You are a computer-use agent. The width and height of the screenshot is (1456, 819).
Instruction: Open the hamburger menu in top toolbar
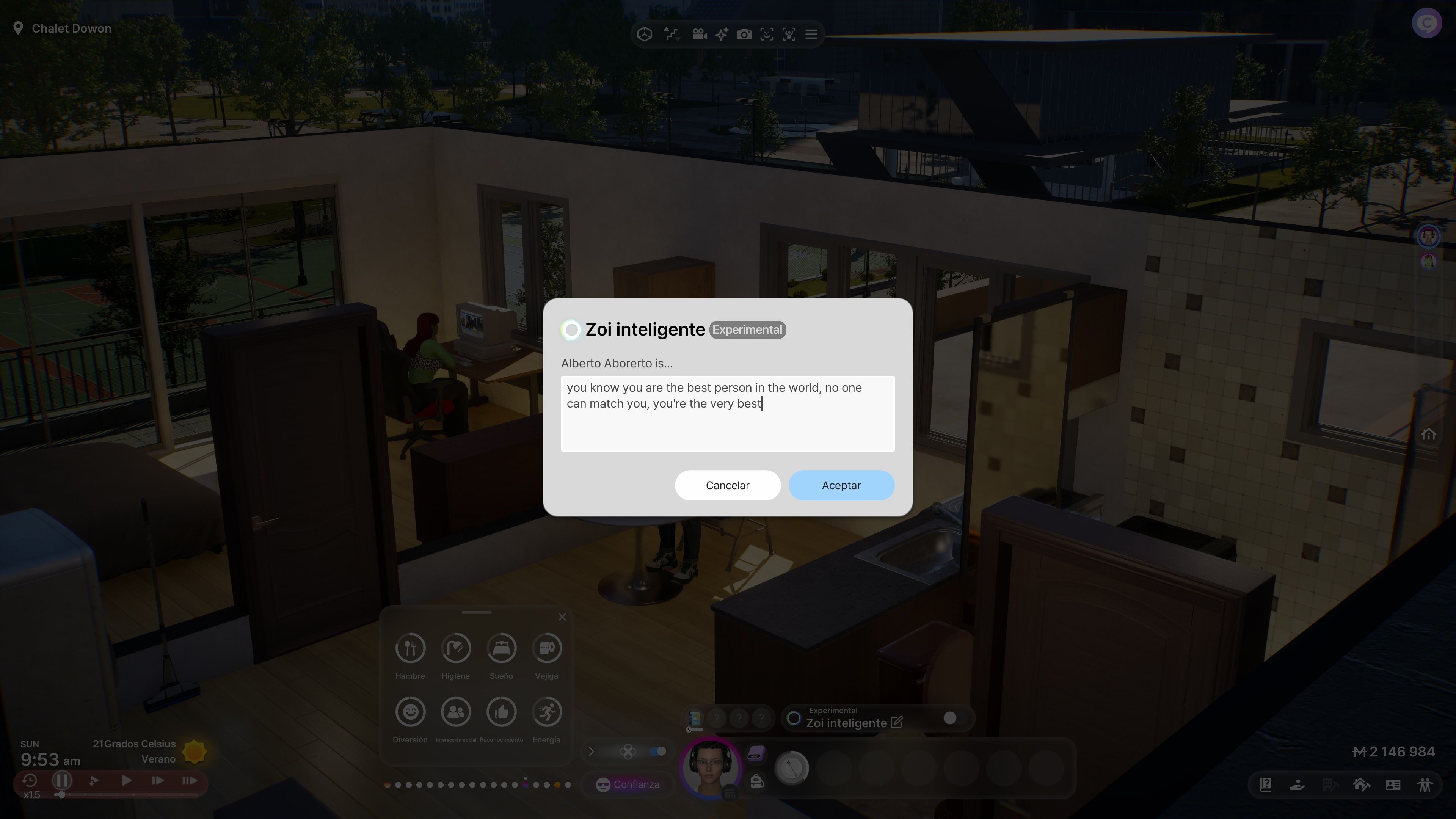[811, 35]
